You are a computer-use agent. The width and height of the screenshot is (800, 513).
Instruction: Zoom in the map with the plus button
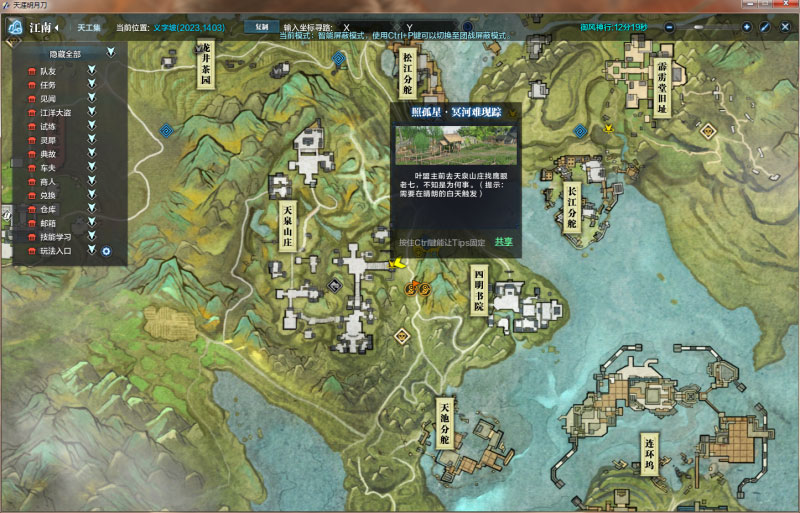pyautogui.click(x=746, y=27)
